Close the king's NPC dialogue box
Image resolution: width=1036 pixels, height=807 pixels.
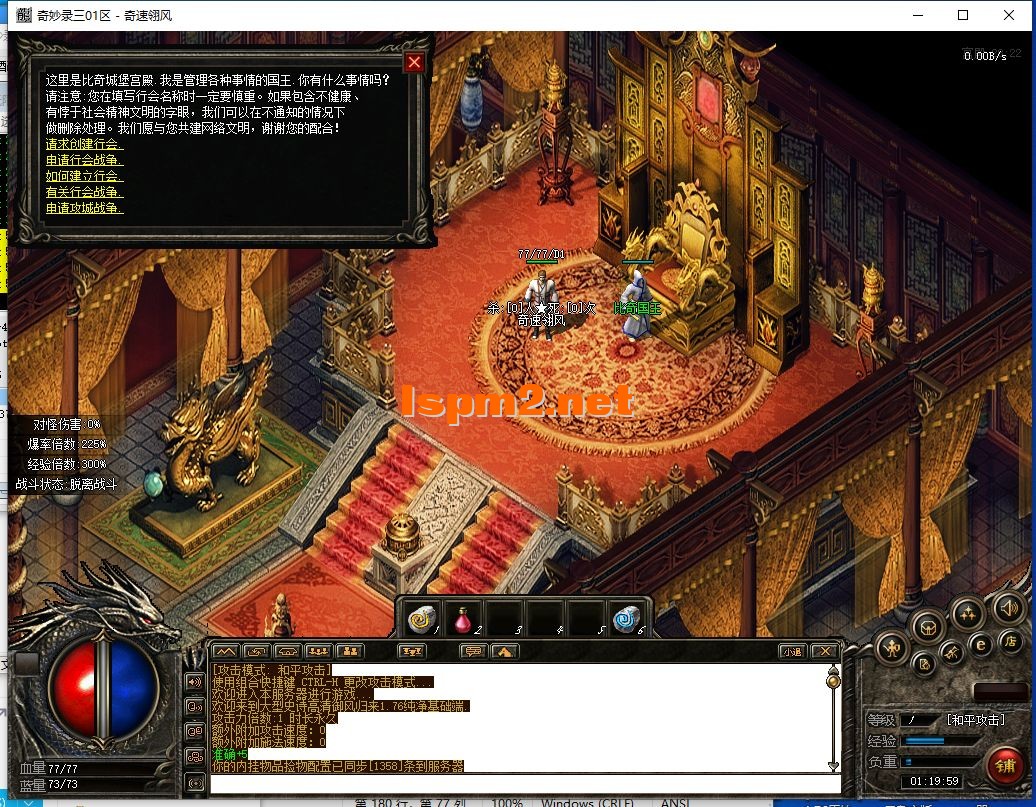(414, 62)
